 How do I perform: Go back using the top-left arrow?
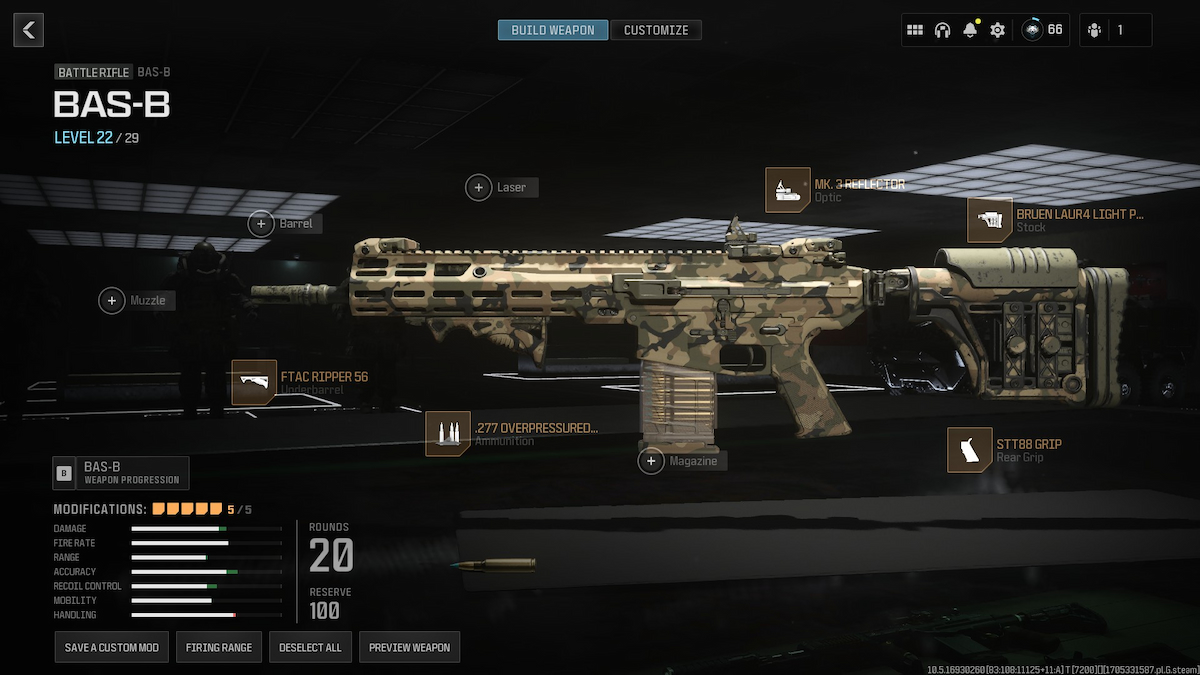pos(28,30)
